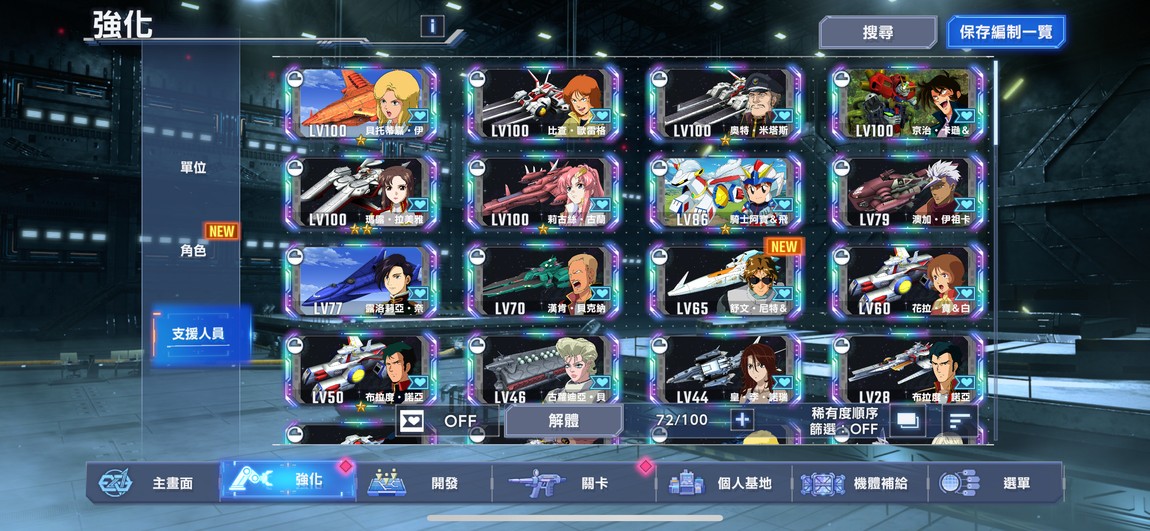Select the LV100 莉古絲 pink ship card
Viewport: 1150px width, 531px height.
(543, 192)
